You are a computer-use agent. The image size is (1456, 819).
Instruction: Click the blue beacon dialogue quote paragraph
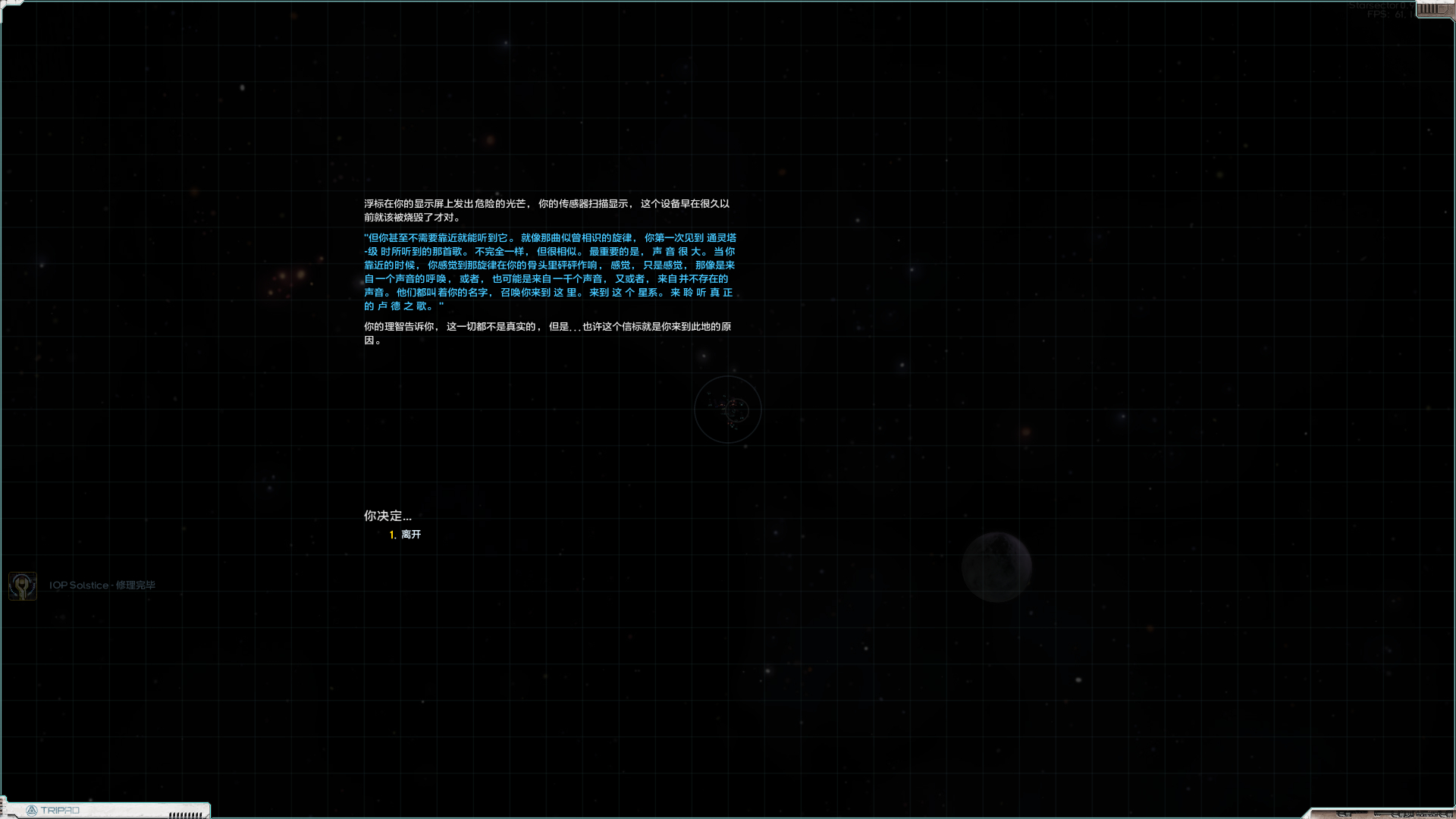(x=549, y=273)
